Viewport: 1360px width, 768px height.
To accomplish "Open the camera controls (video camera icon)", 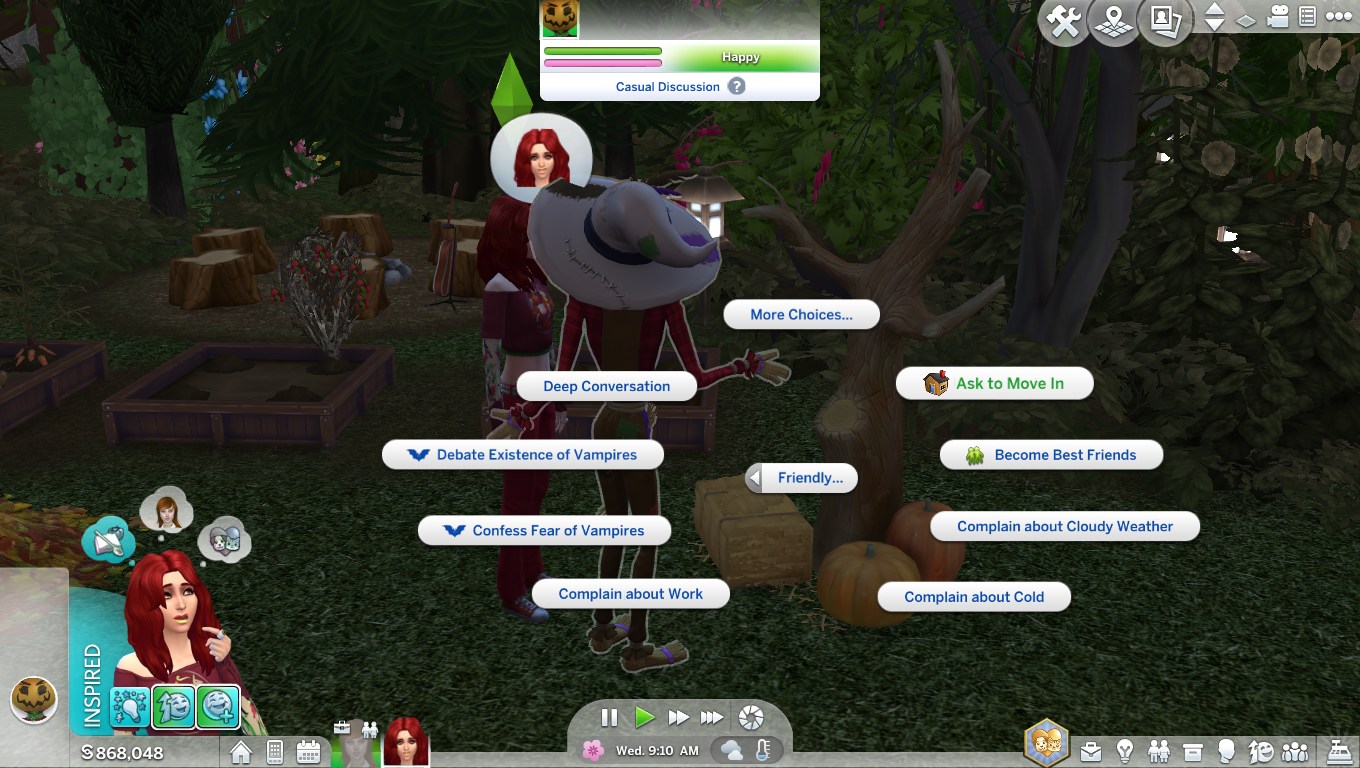I will point(1277,17).
